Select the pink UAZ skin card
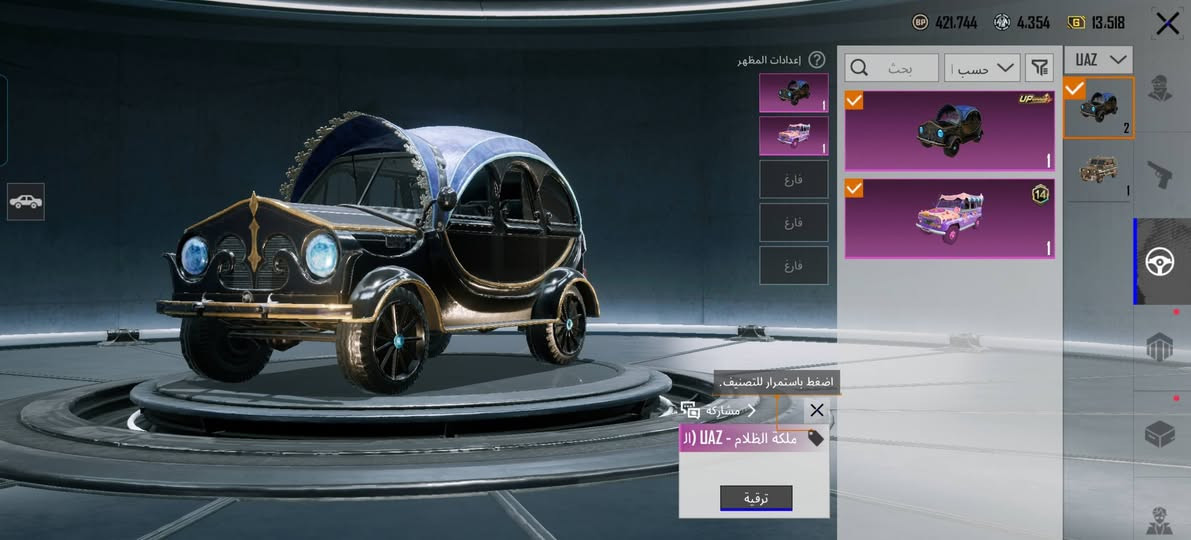This screenshot has height=540, width=1191. click(949, 218)
